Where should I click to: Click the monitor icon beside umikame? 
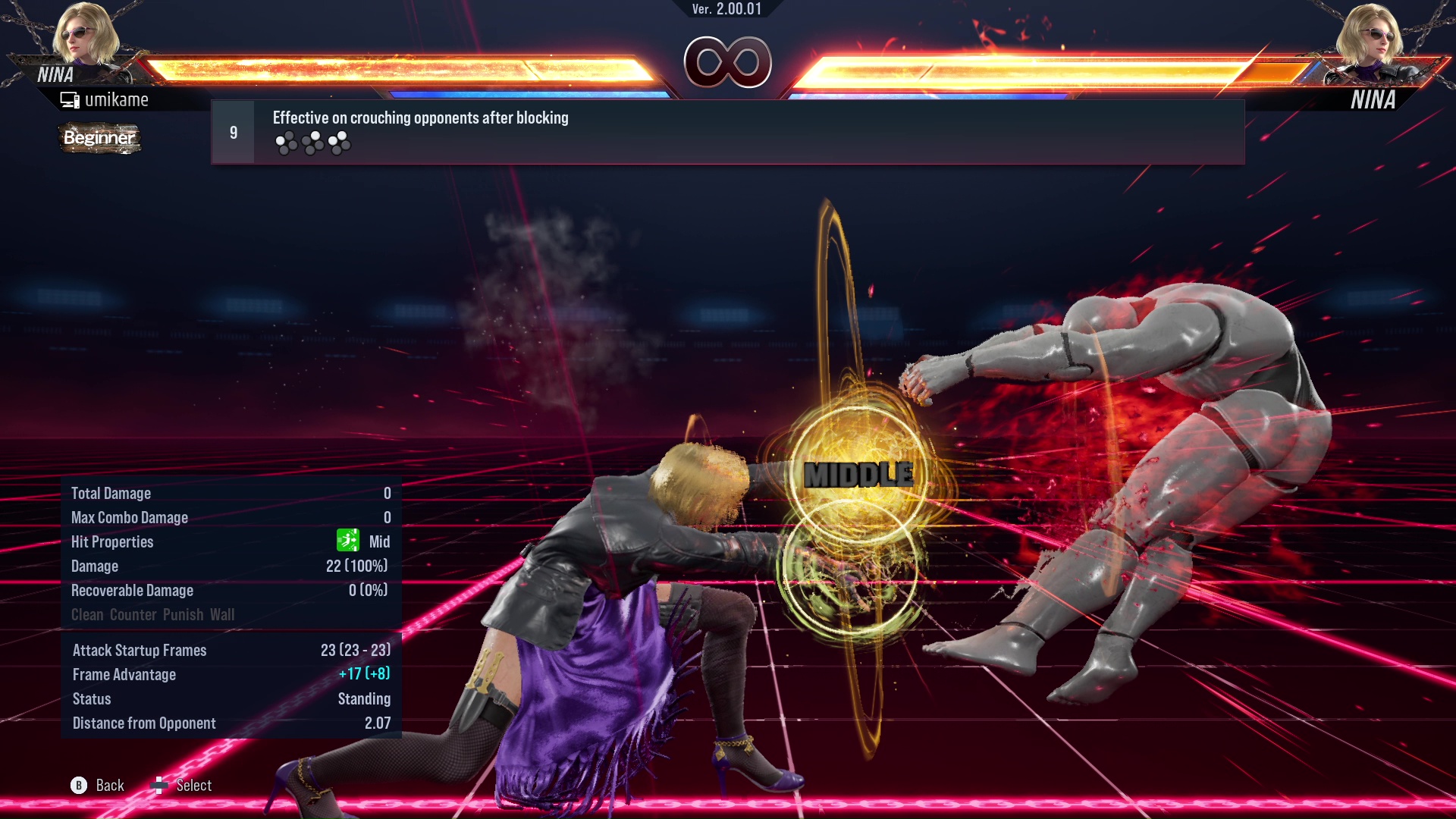coord(71,99)
